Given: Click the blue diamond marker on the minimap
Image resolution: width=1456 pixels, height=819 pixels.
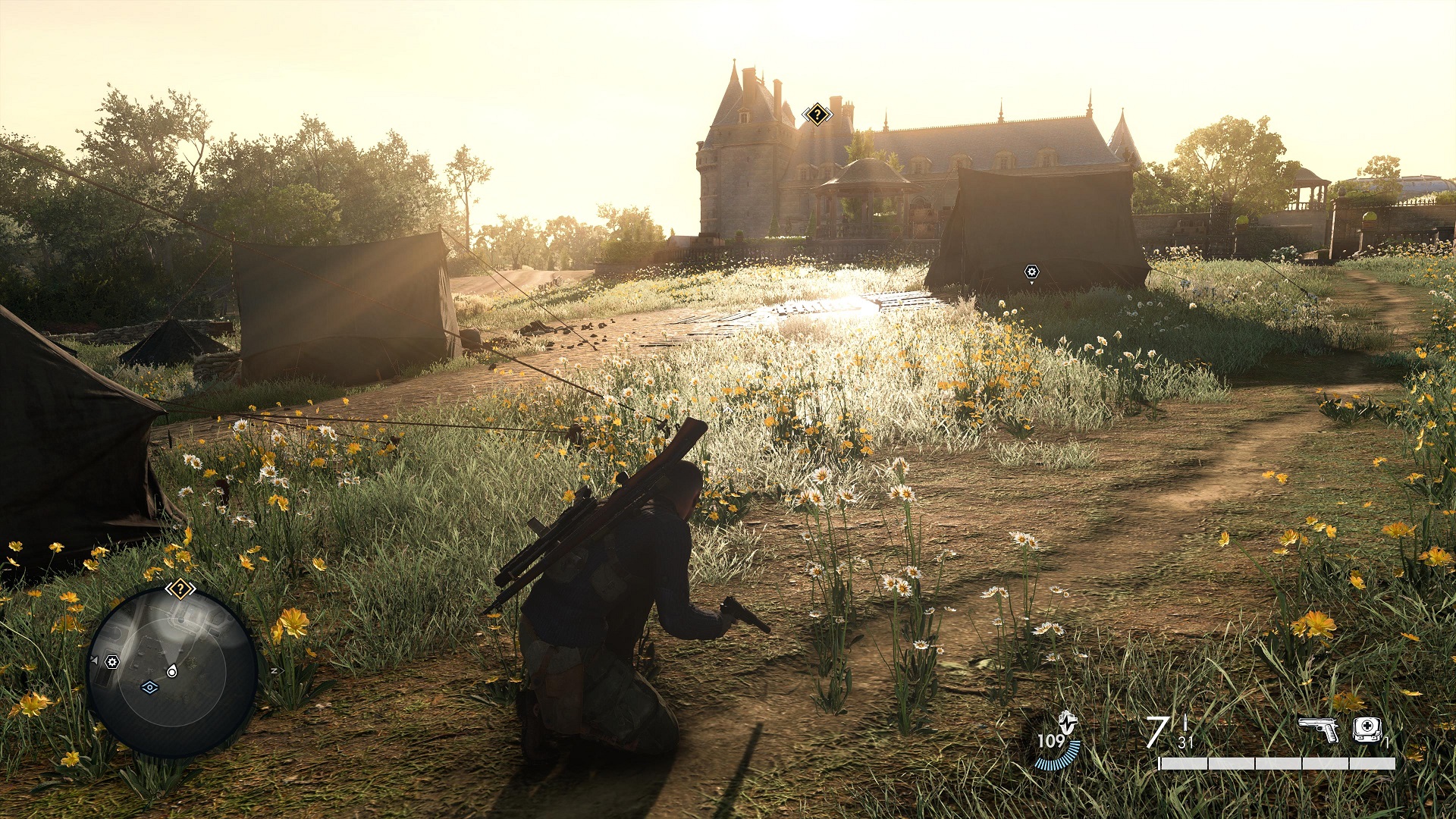Looking at the screenshot, I should point(149,687).
